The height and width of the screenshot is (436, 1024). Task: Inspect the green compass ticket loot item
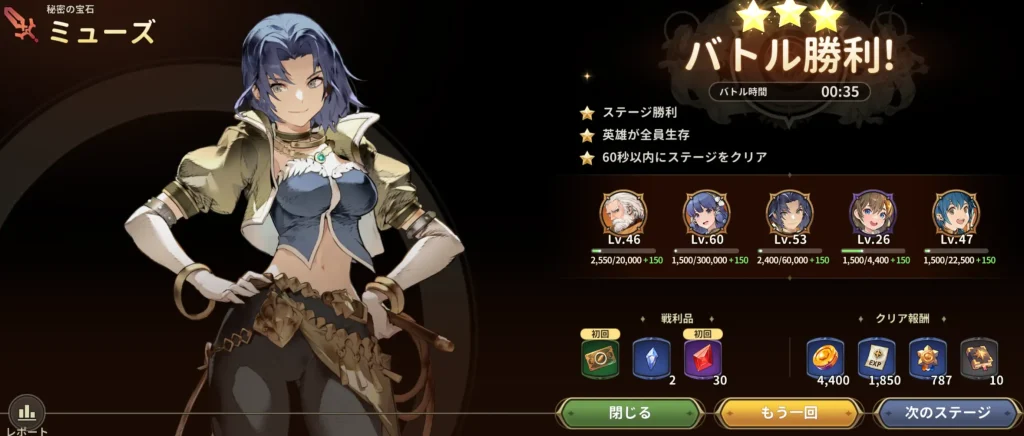point(600,358)
